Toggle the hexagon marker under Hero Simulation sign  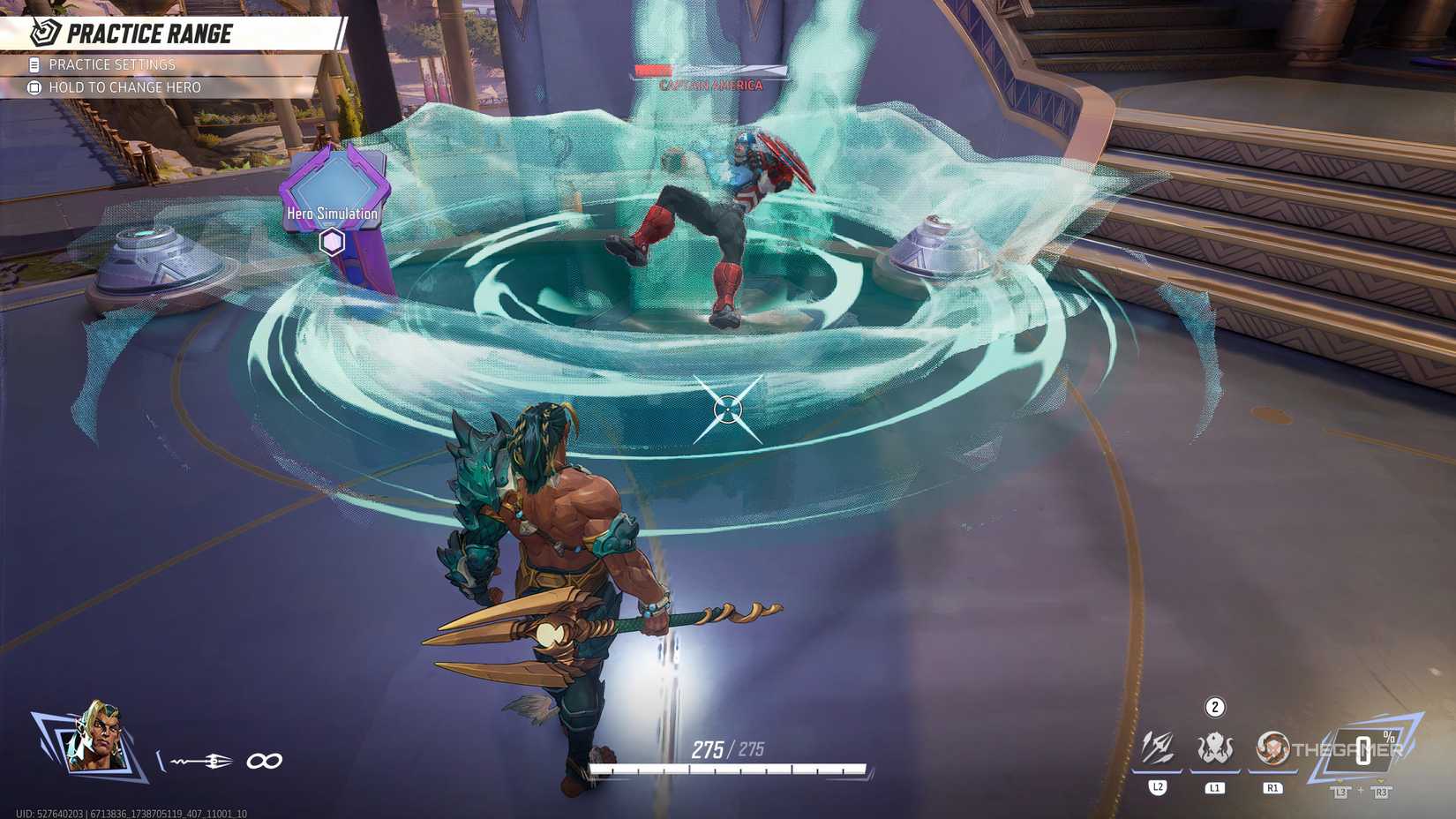(331, 240)
